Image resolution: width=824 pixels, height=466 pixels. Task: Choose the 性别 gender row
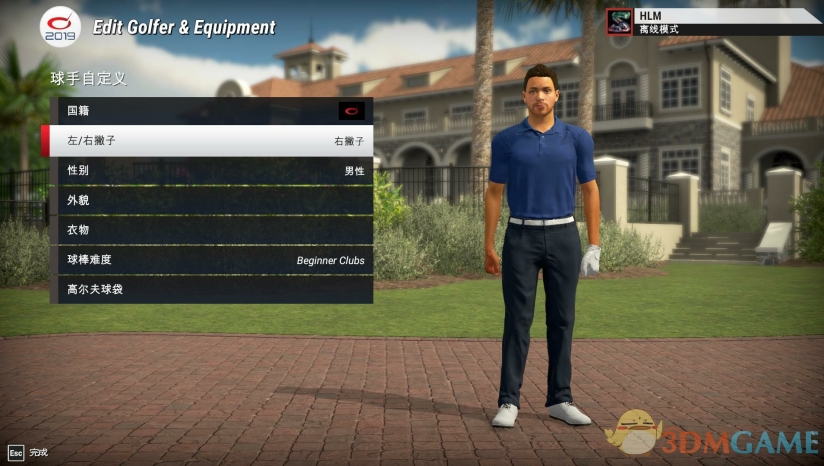(210, 171)
